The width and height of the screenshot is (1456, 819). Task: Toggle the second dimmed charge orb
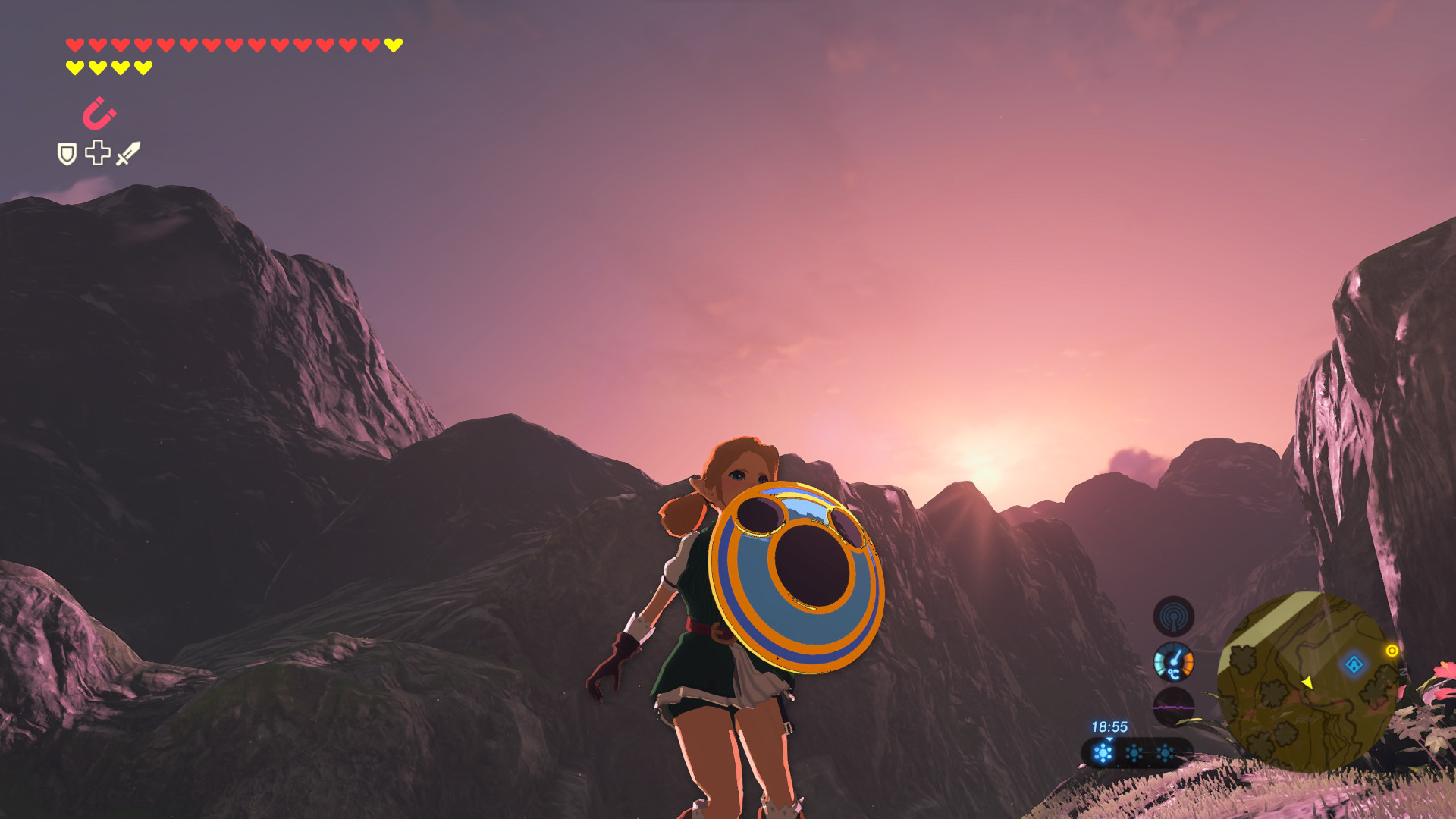pyautogui.click(x=1134, y=752)
